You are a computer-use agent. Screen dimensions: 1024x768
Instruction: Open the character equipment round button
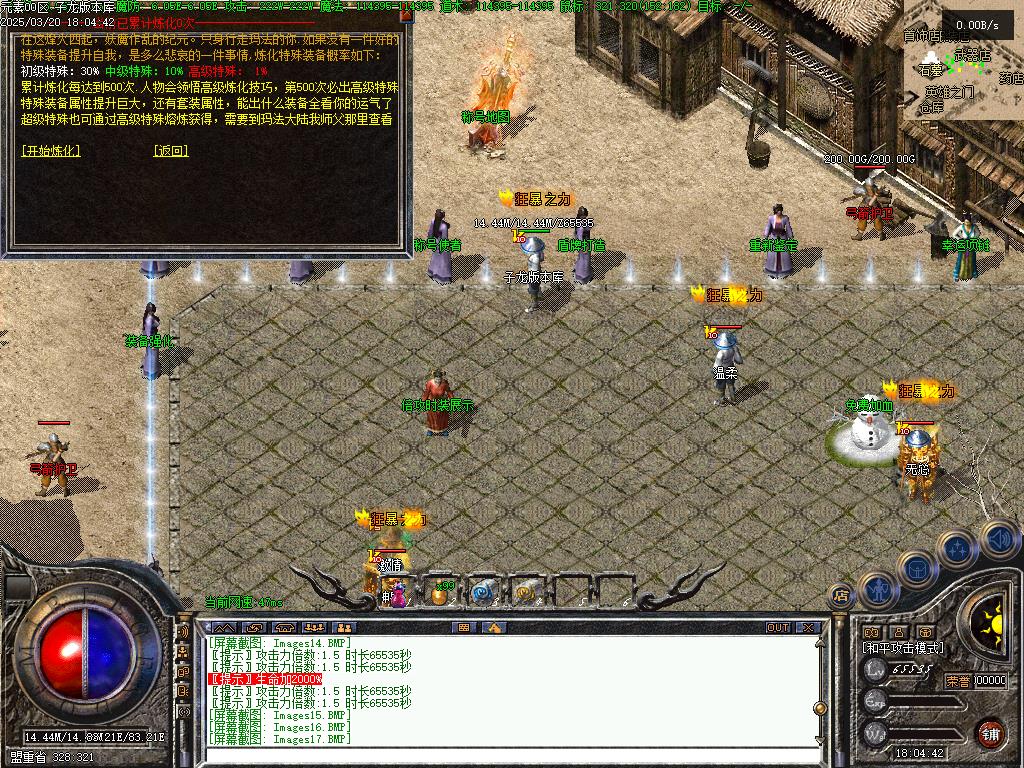tap(877, 589)
